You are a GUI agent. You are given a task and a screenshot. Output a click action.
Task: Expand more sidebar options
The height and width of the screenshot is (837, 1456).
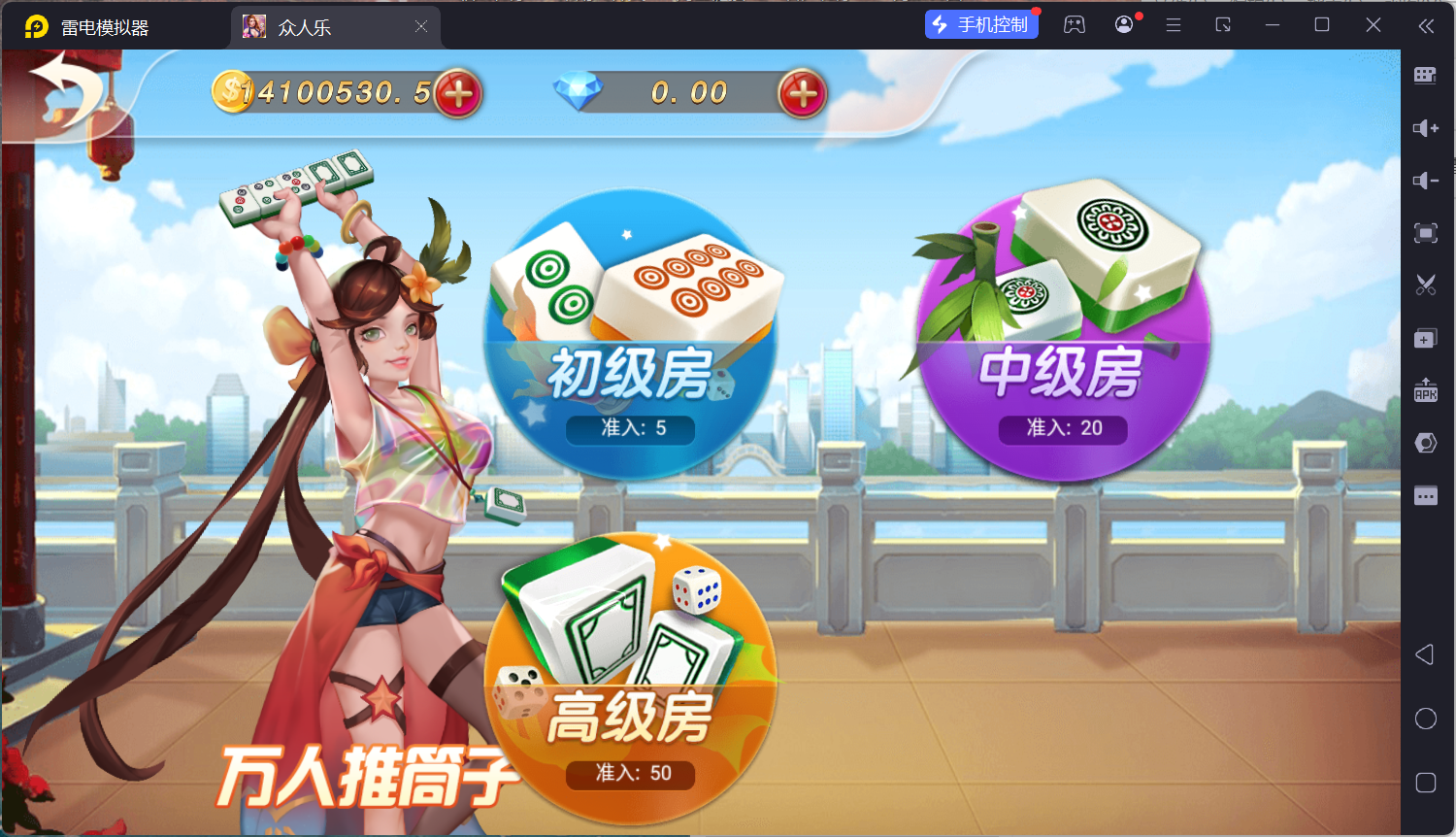click(1425, 495)
